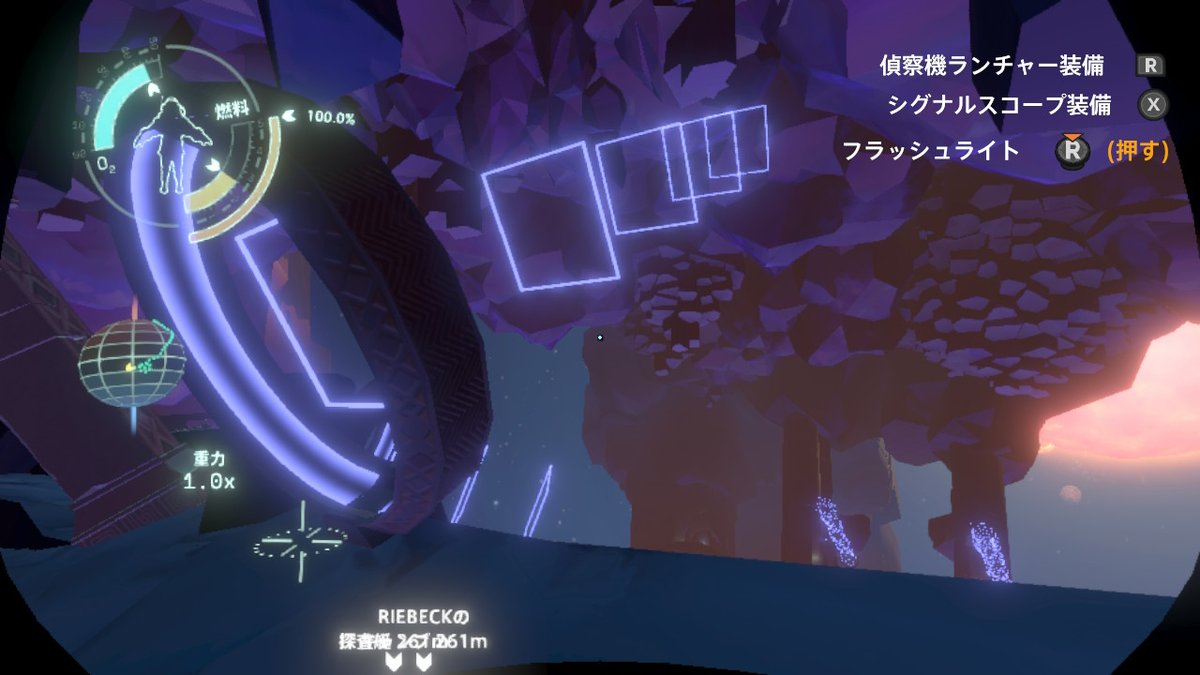Click the spherical planet minimap

(129, 363)
